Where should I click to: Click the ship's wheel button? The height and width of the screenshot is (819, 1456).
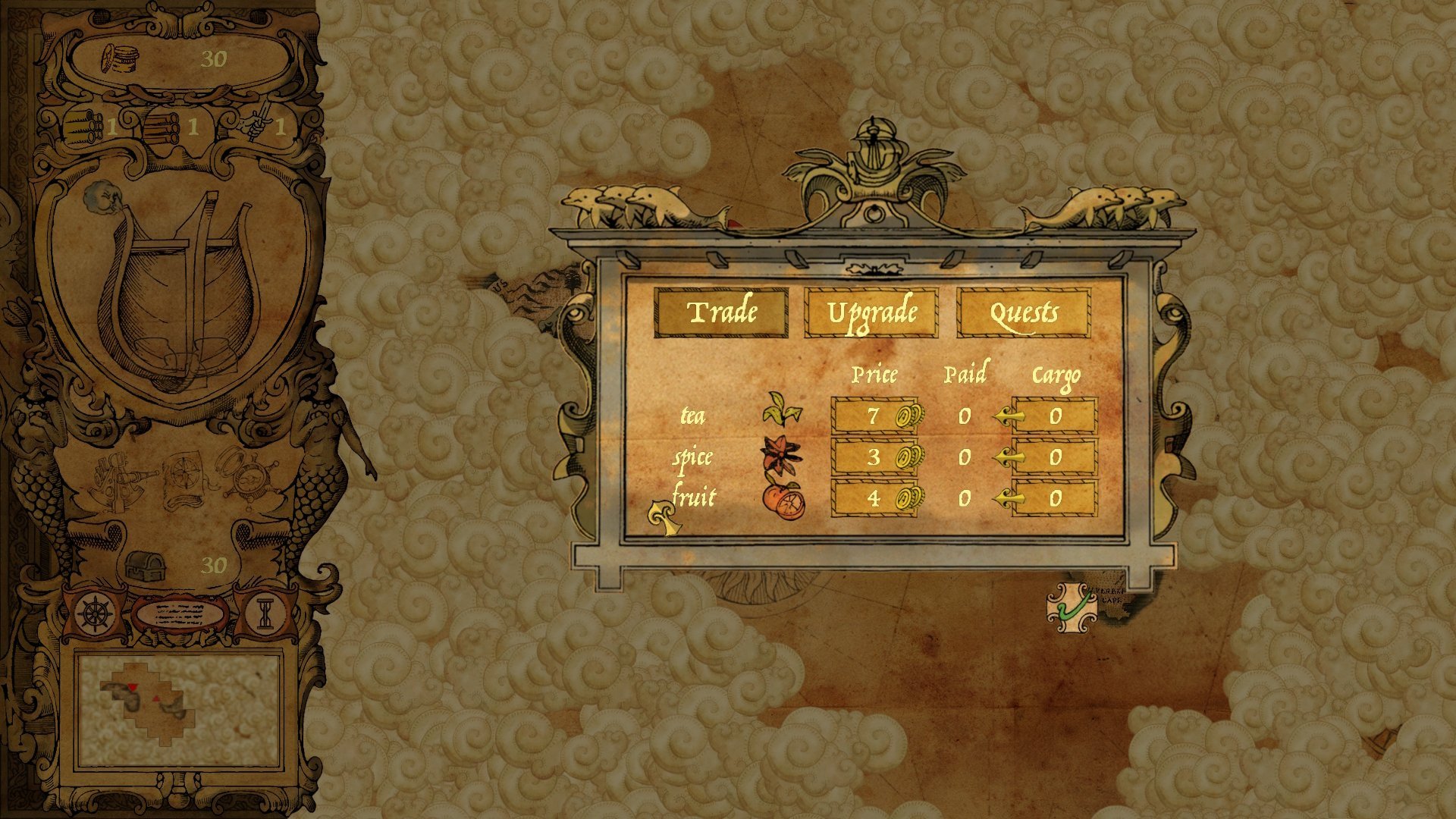(96, 613)
